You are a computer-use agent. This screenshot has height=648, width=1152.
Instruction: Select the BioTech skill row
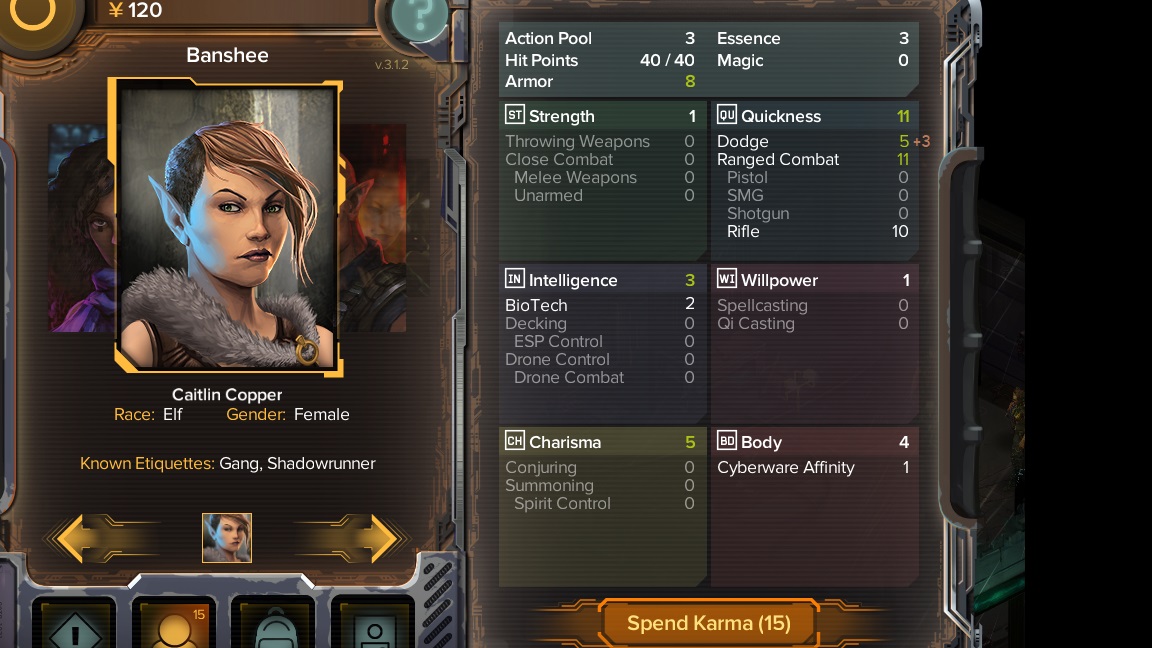click(601, 305)
